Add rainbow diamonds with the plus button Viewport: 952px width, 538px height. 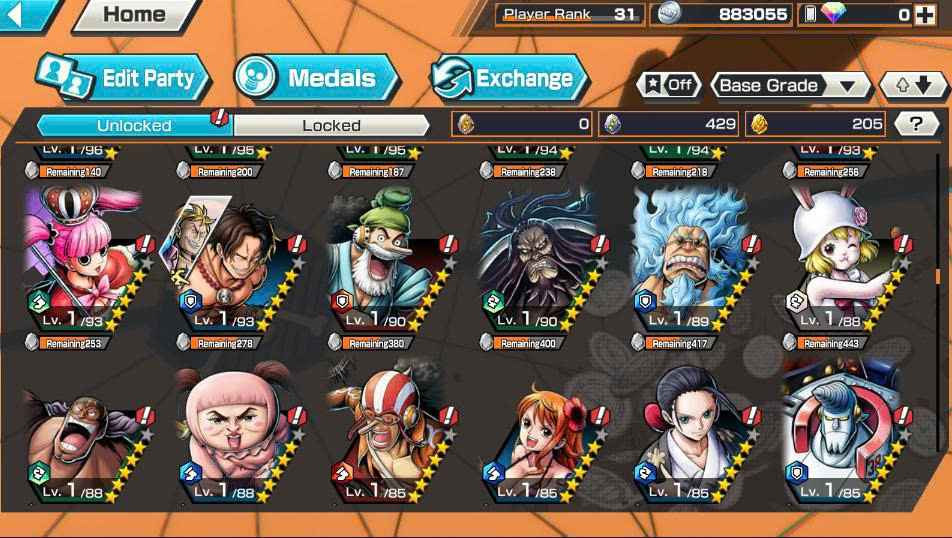tap(930, 14)
